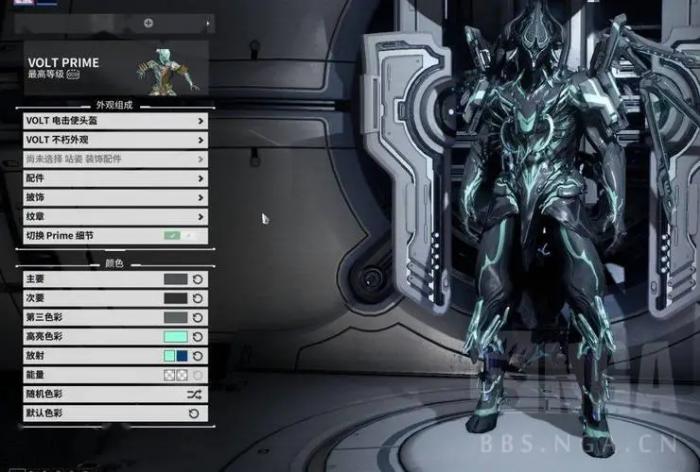The width and height of the screenshot is (700, 472).
Task: Change the dark blue 放射 emissive swatch
Action: 182,356
